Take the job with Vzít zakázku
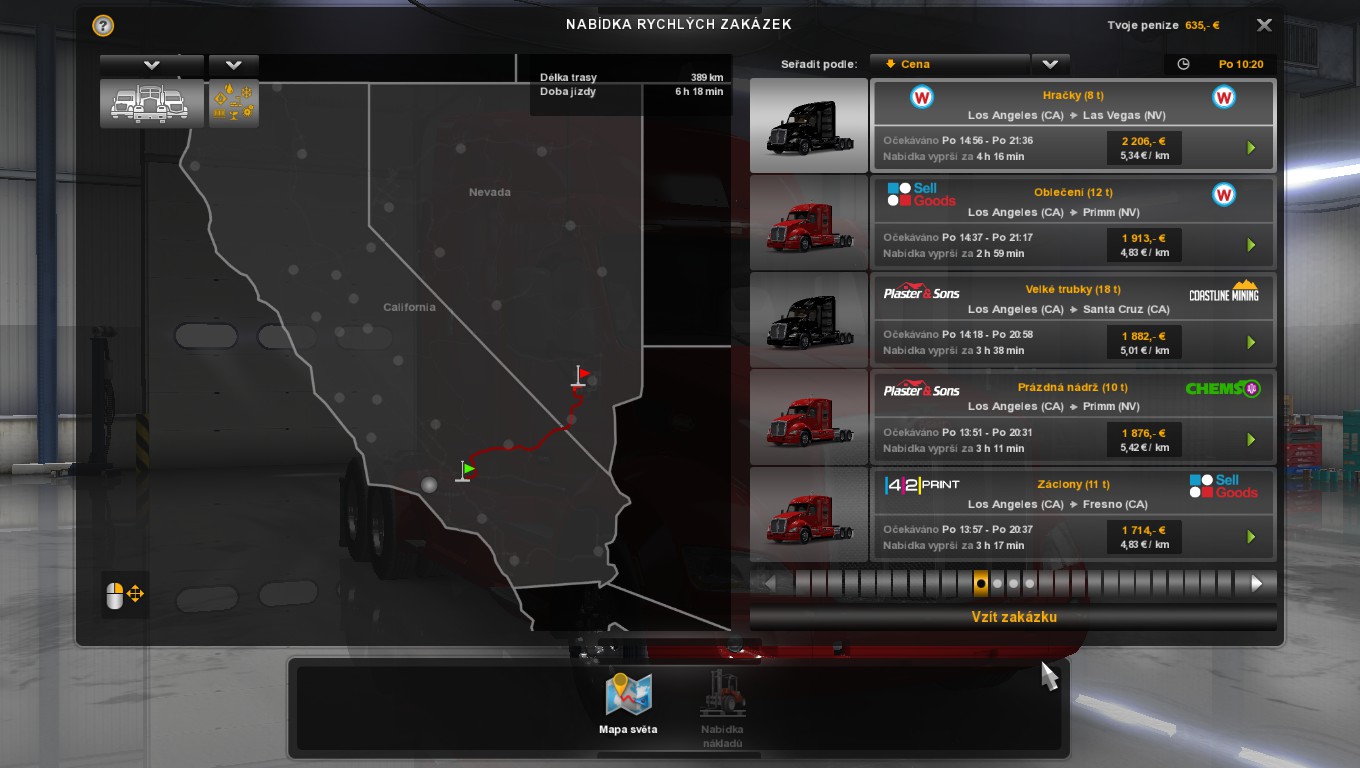The width and height of the screenshot is (1360, 768). tap(1013, 617)
